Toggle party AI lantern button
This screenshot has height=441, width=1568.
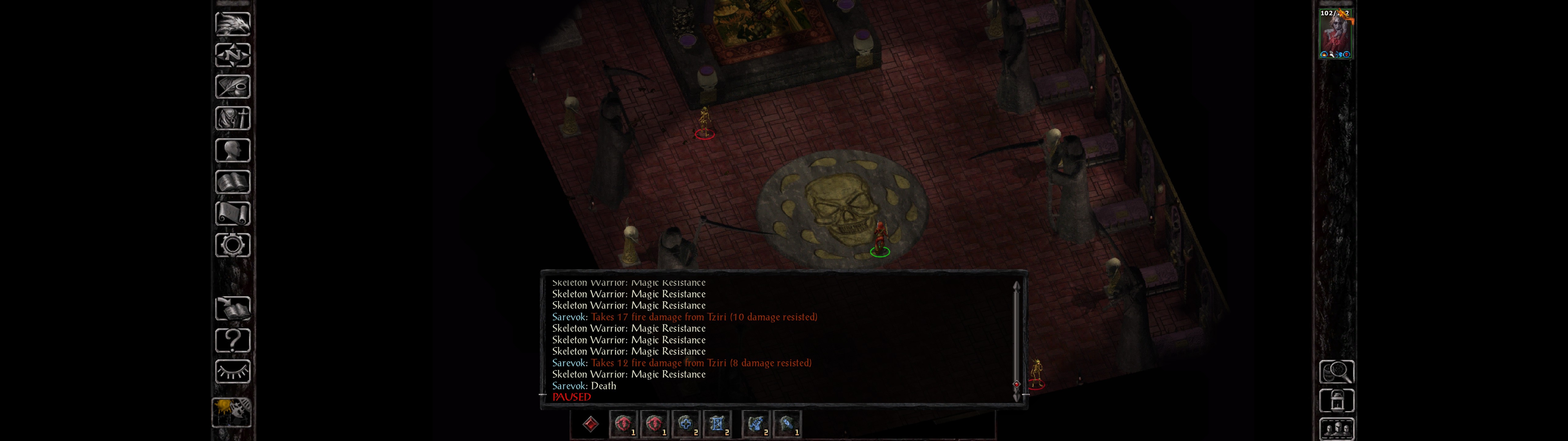coord(1336,401)
